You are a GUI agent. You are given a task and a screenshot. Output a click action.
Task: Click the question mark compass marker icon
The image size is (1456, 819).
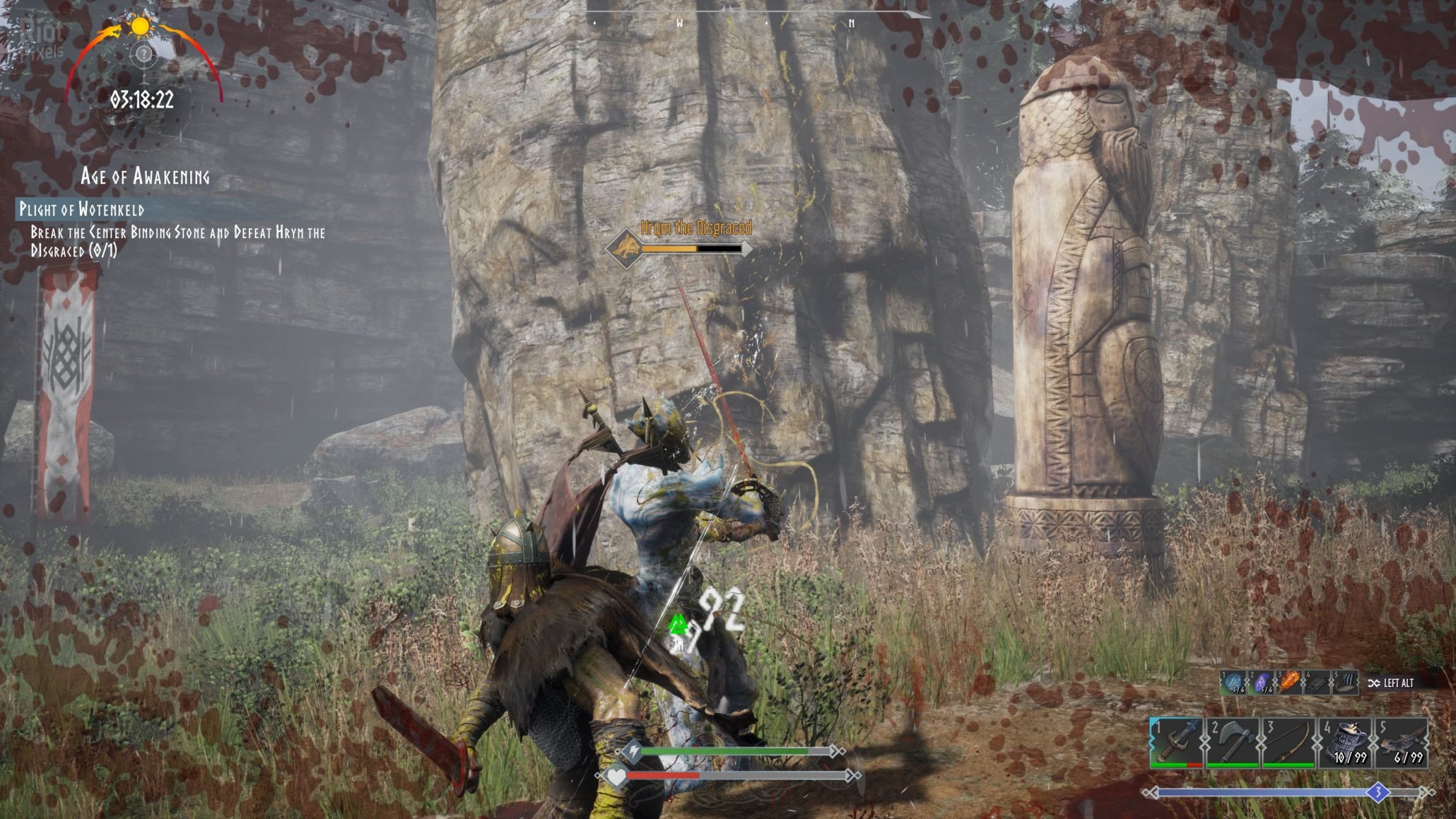click(x=143, y=54)
